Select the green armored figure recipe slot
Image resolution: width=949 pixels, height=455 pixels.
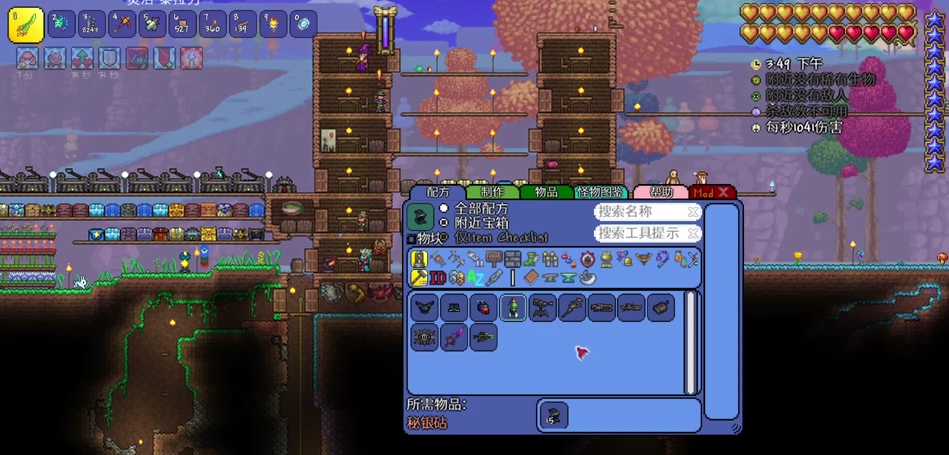513,308
